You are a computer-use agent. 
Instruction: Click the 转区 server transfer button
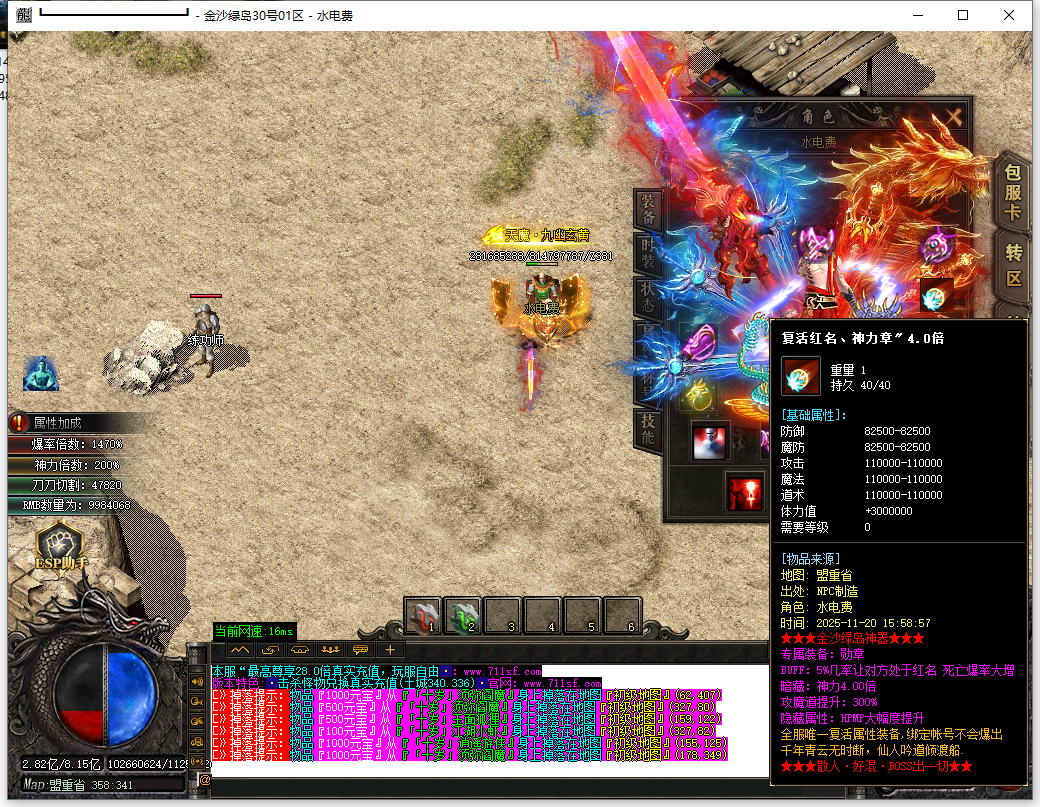(x=1013, y=266)
